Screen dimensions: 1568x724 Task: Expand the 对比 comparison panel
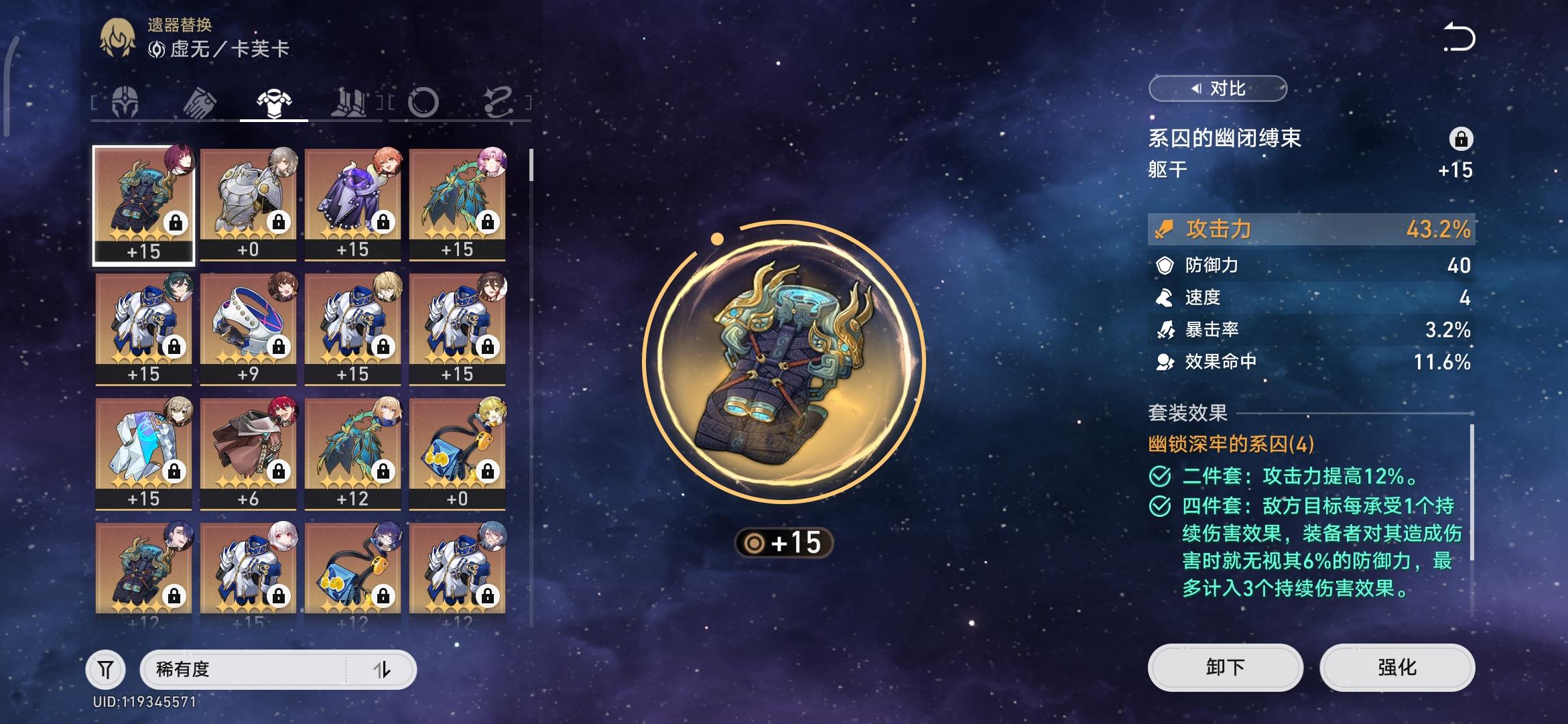click(1218, 88)
